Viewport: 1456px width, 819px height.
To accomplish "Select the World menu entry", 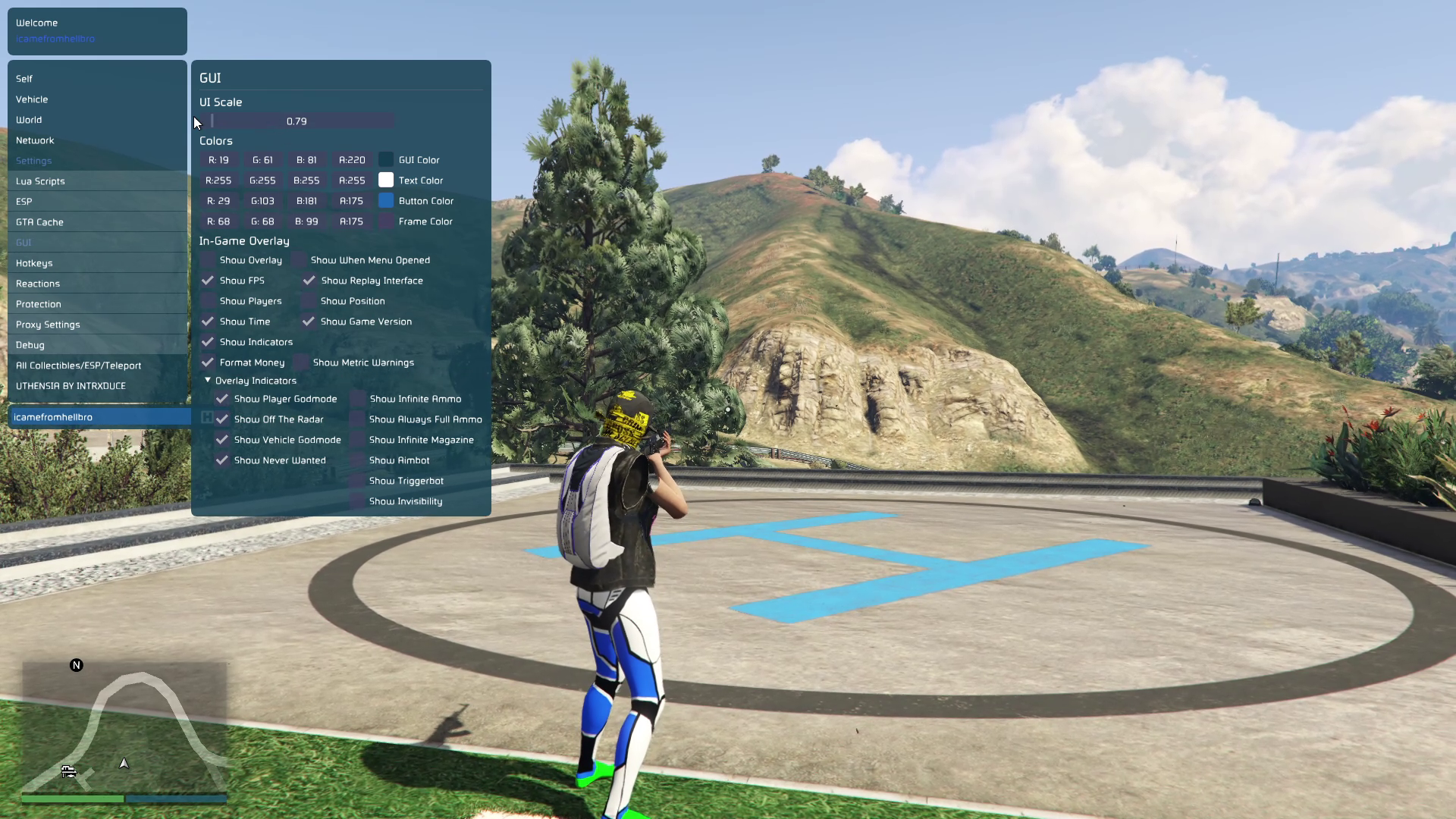I will [29, 120].
